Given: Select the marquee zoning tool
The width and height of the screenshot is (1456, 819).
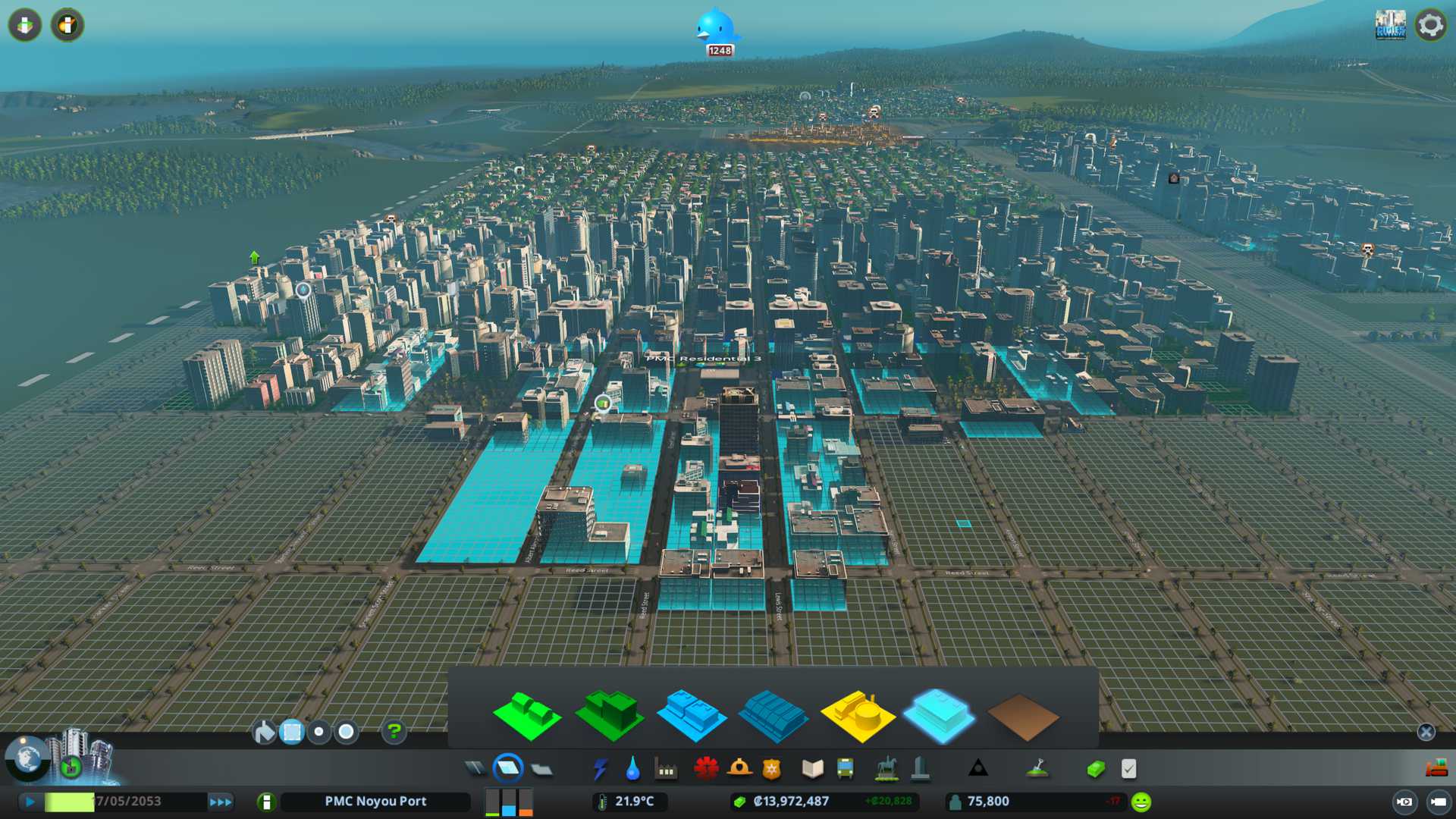Looking at the screenshot, I should (291, 732).
